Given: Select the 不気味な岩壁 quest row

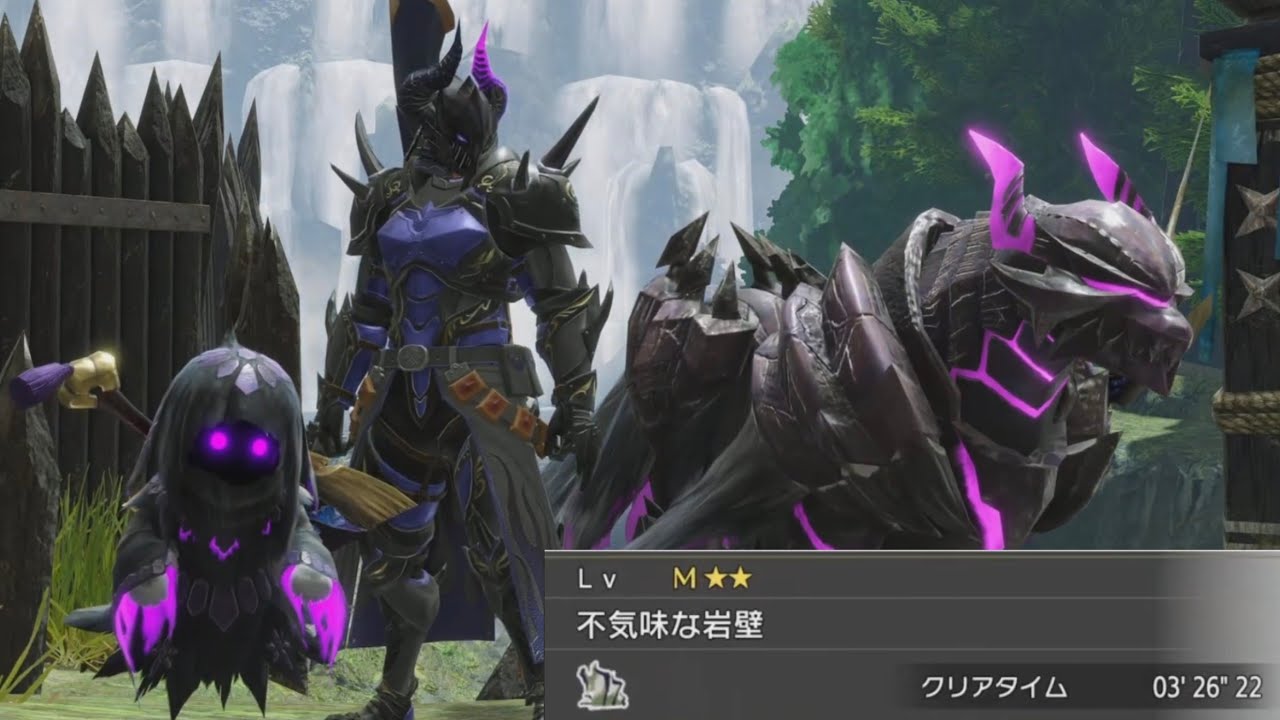Looking at the screenshot, I should coord(671,627).
